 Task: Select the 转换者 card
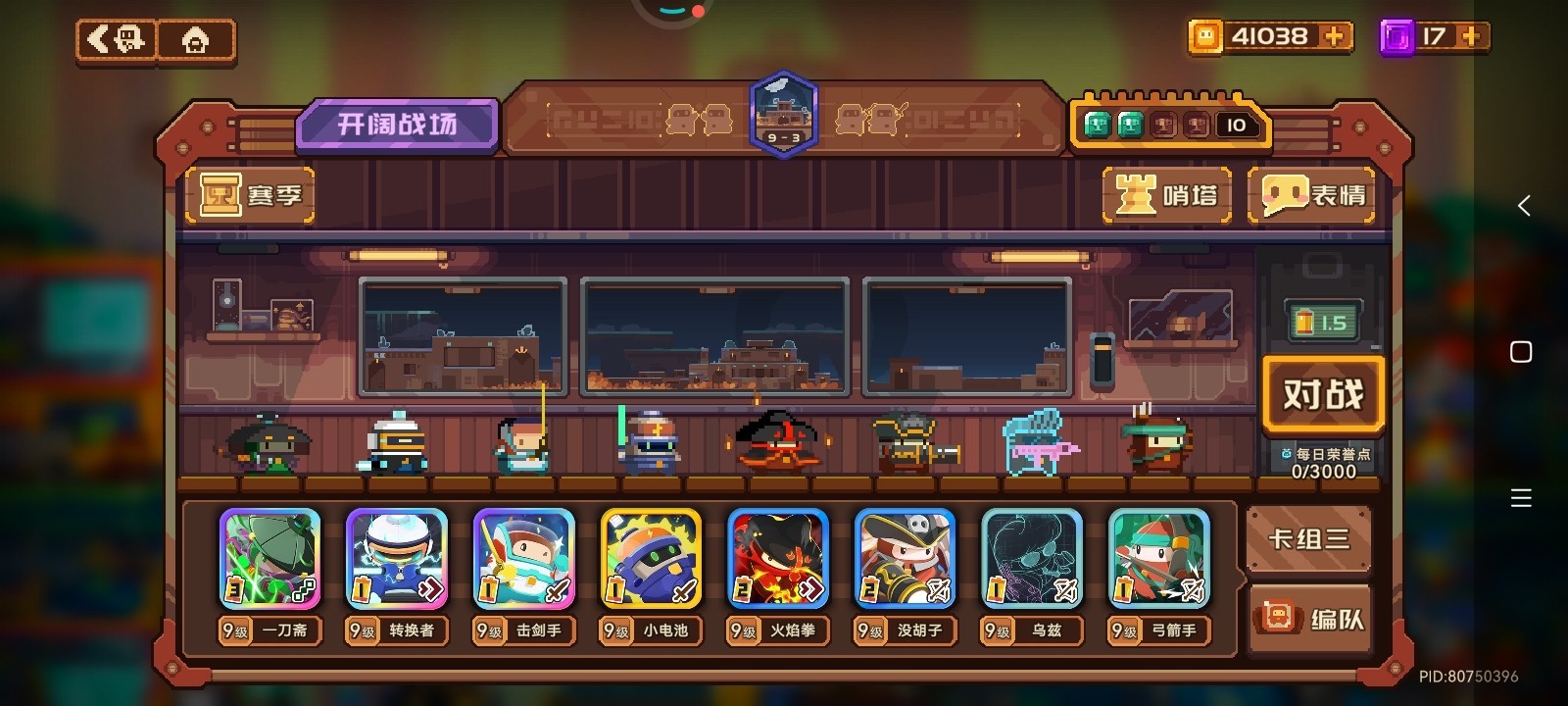397,559
